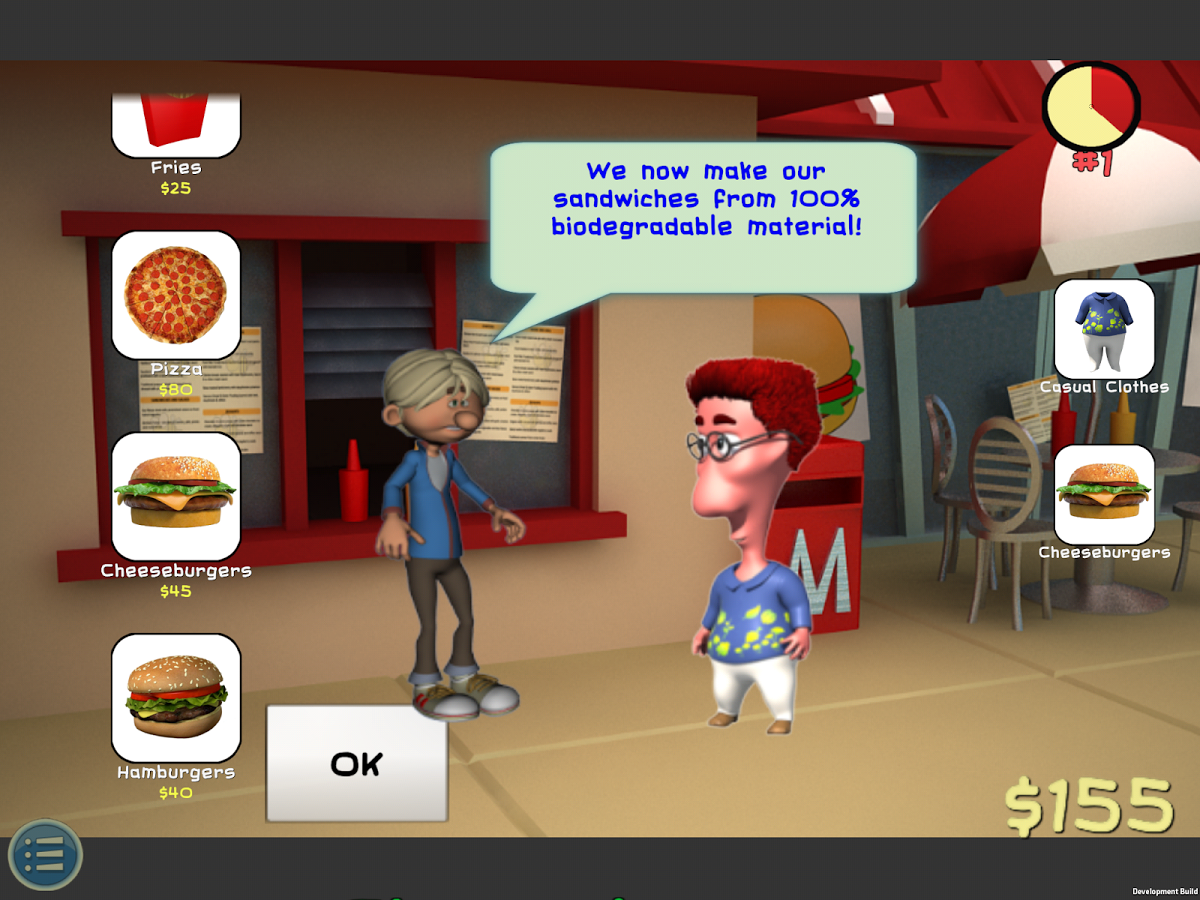Open the round list menu button
1200x900 pixels.
pyautogui.click(x=45, y=856)
